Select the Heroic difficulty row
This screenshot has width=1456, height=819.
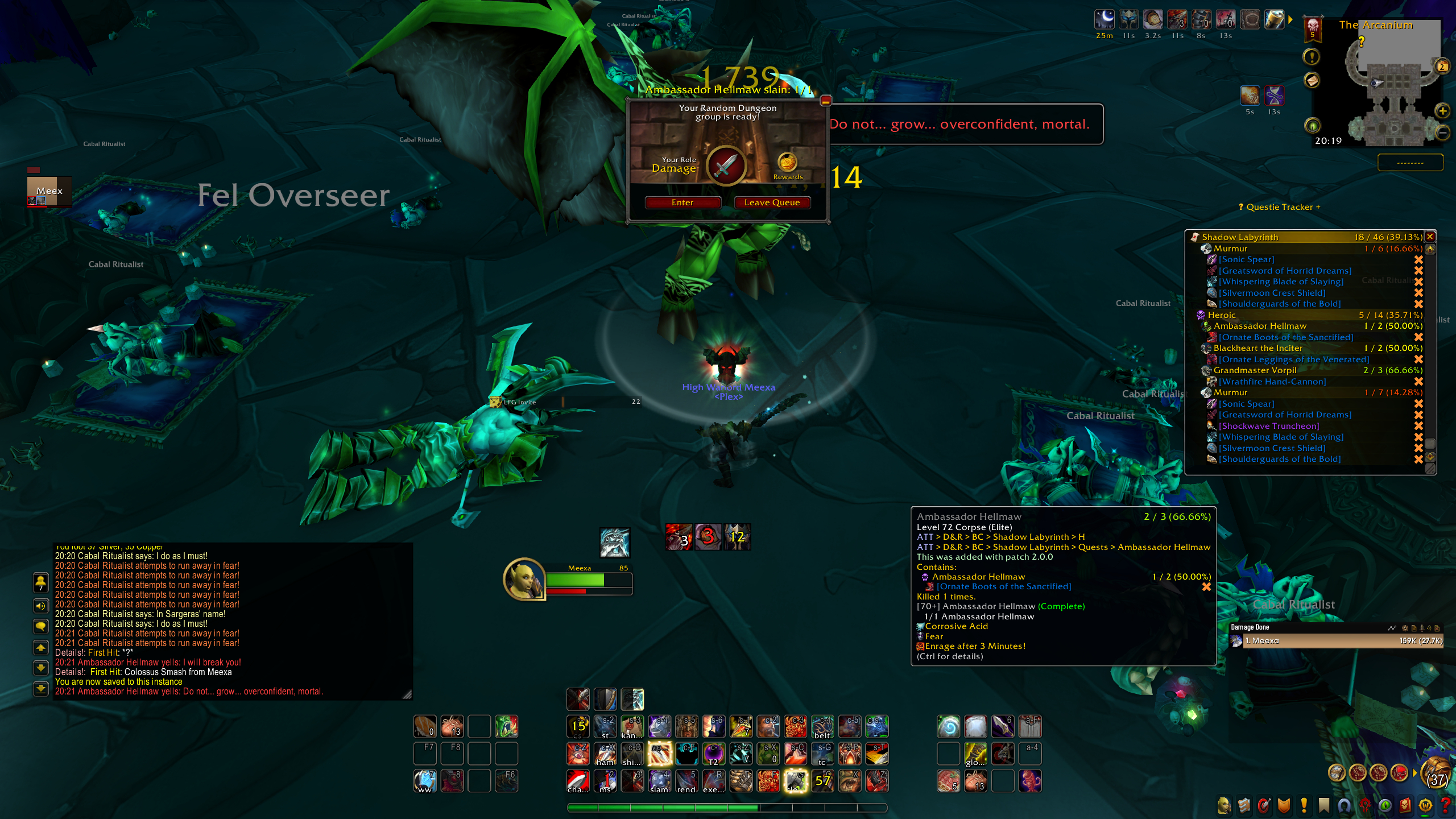(1222, 315)
